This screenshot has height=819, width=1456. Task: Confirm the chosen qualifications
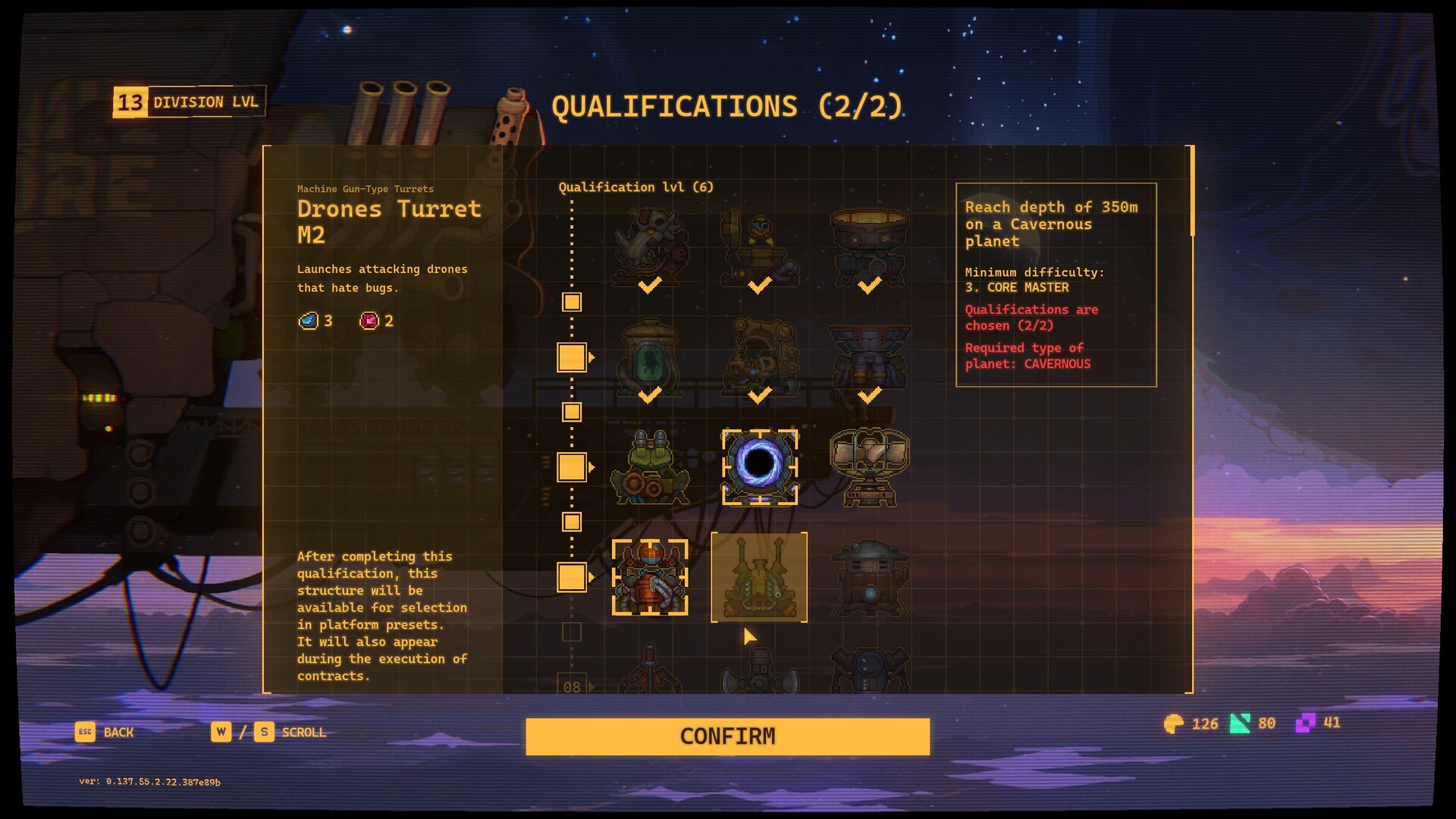727,736
